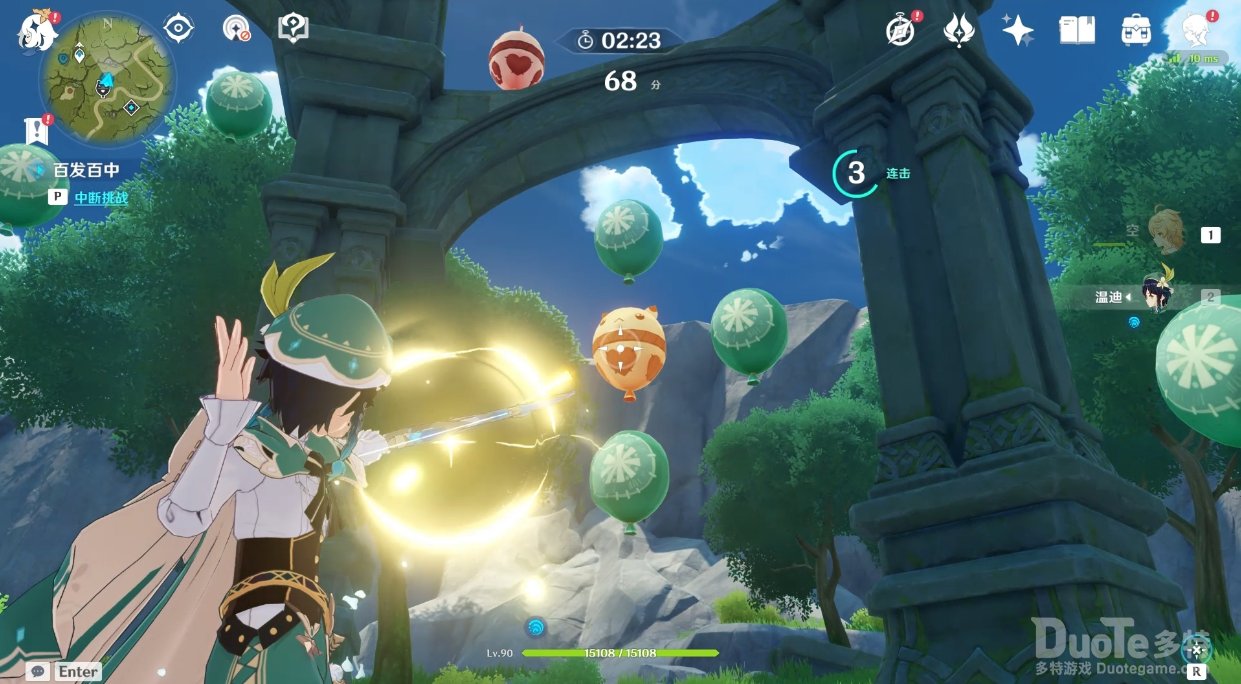The image size is (1241, 684).
Task: Open the winged battle pass icon
Action: 959,31
